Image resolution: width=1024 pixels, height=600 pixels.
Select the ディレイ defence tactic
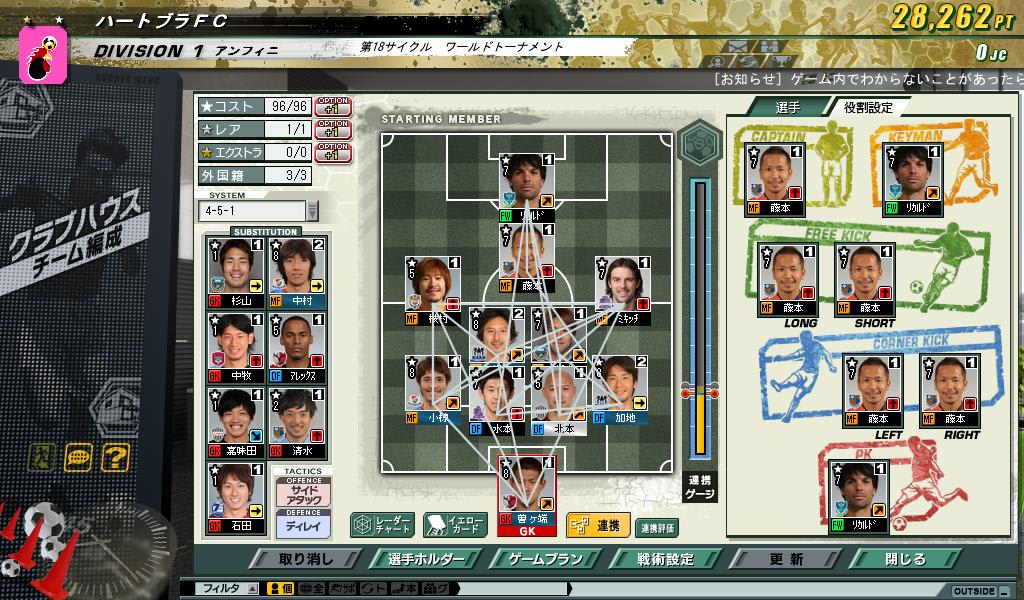click(x=303, y=524)
